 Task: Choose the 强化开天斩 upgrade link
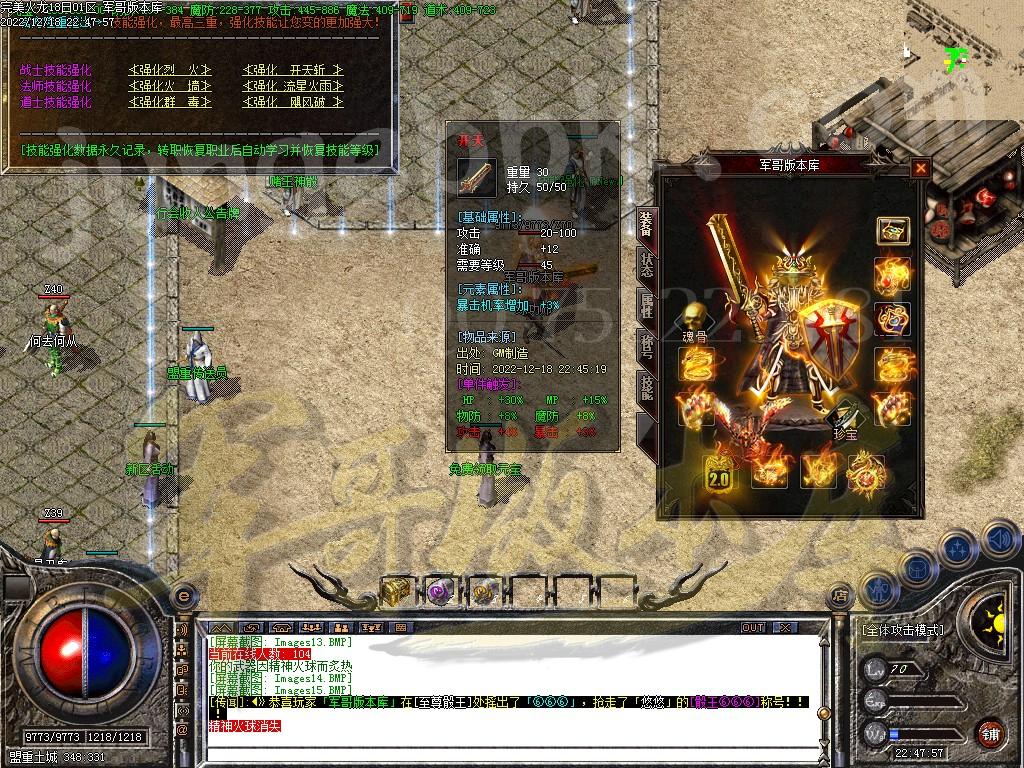point(293,70)
